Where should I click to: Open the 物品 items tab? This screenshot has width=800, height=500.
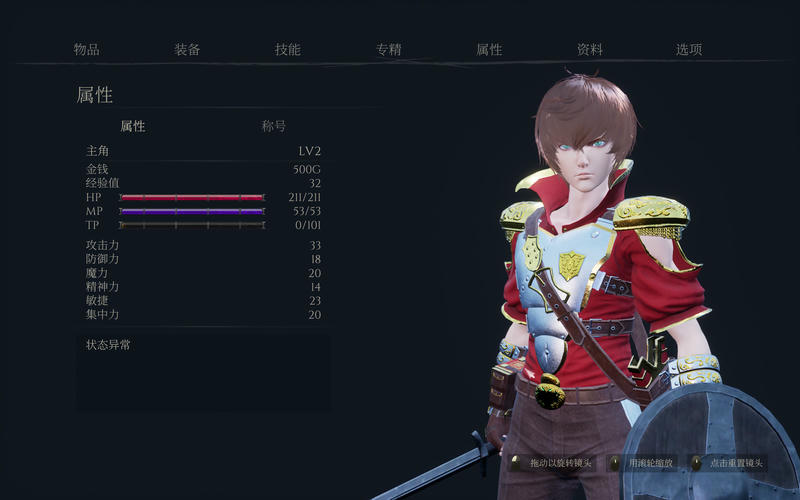(87, 49)
